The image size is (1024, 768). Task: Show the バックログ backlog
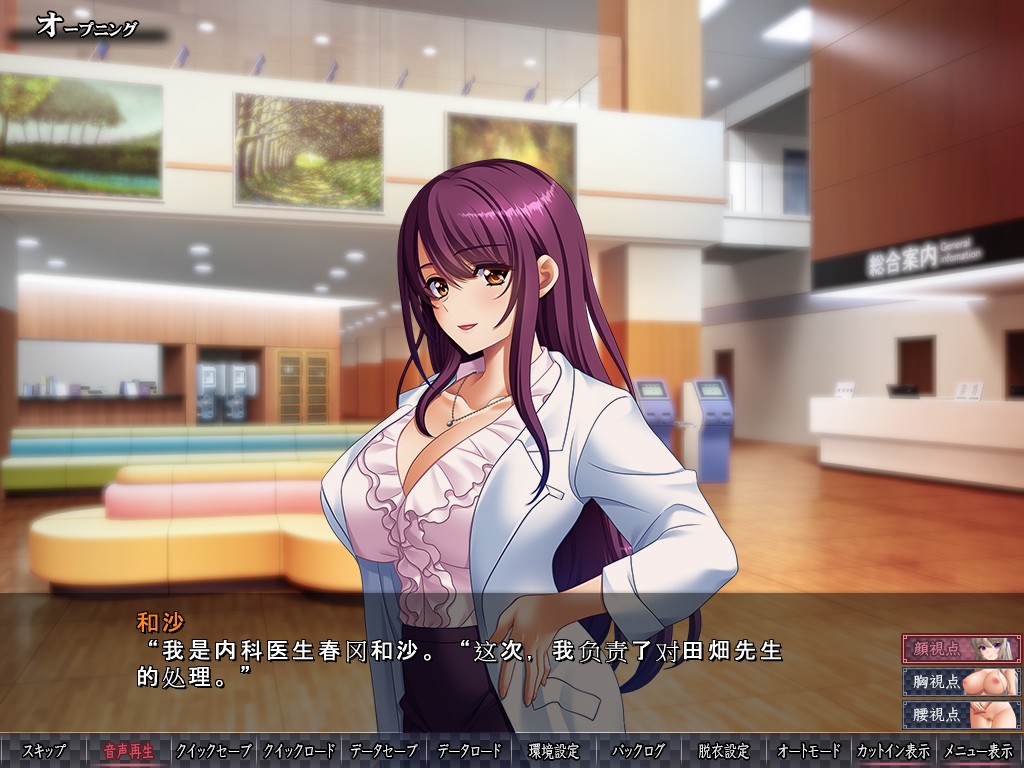coord(638,751)
